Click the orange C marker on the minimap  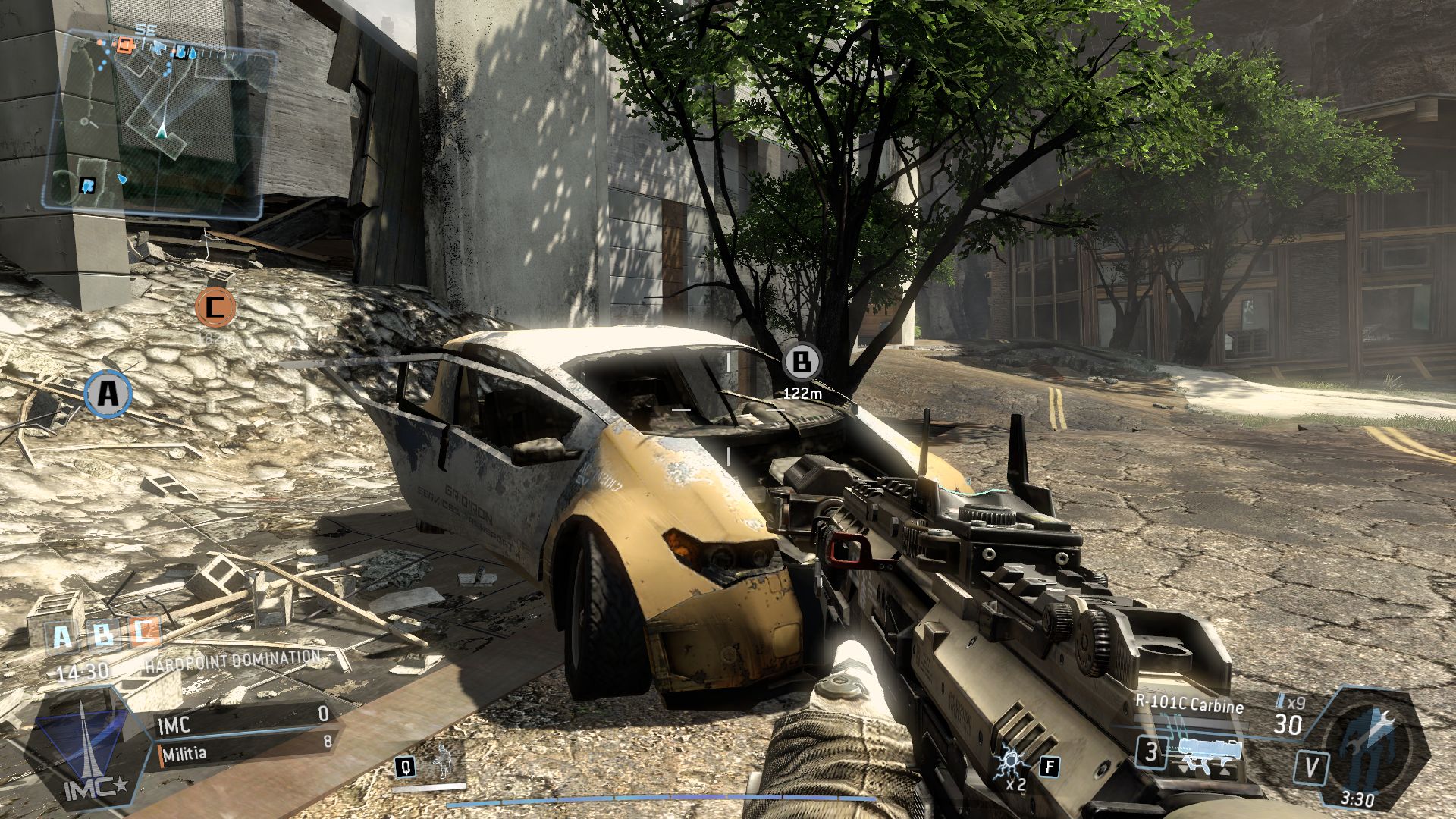(x=126, y=46)
